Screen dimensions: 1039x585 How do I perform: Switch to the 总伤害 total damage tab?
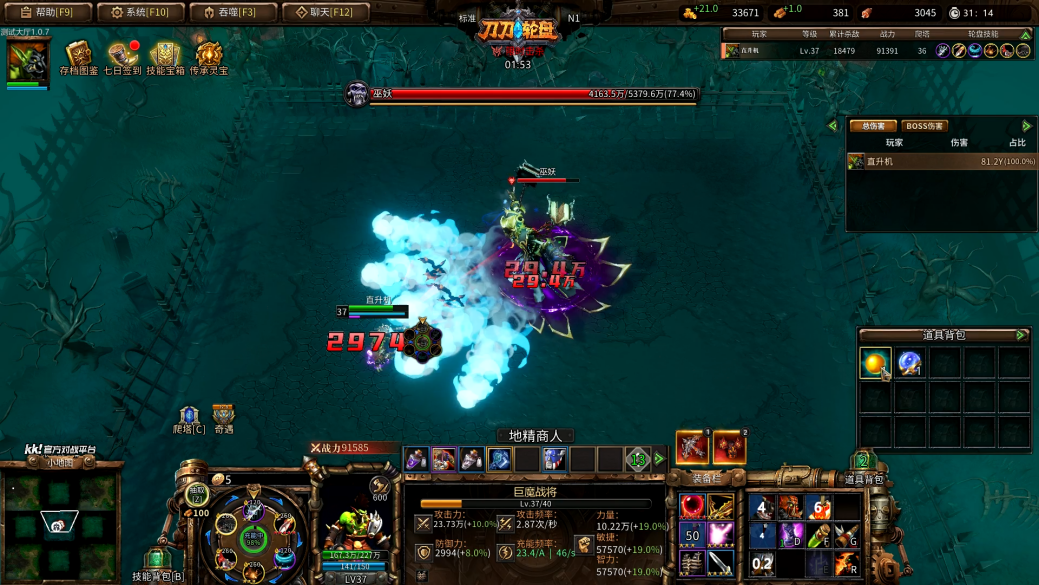(872, 126)
